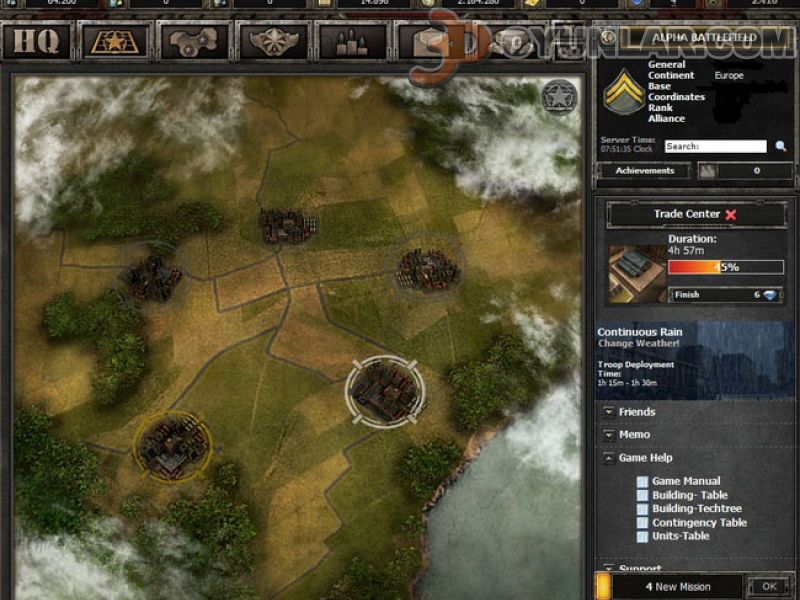Image resolution: width=800 pixels, height=600 pixels.
Task: View the Units-Table help page
Action: point(680,536)
